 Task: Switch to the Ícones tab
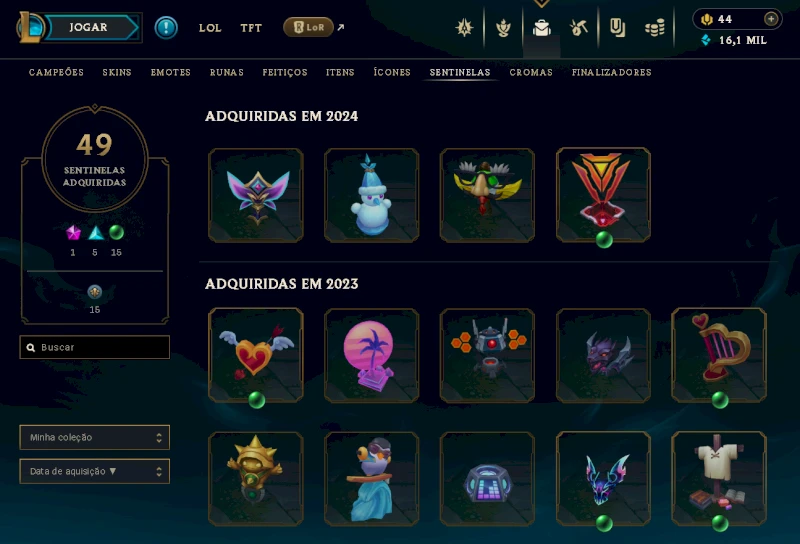pos(392,73)
